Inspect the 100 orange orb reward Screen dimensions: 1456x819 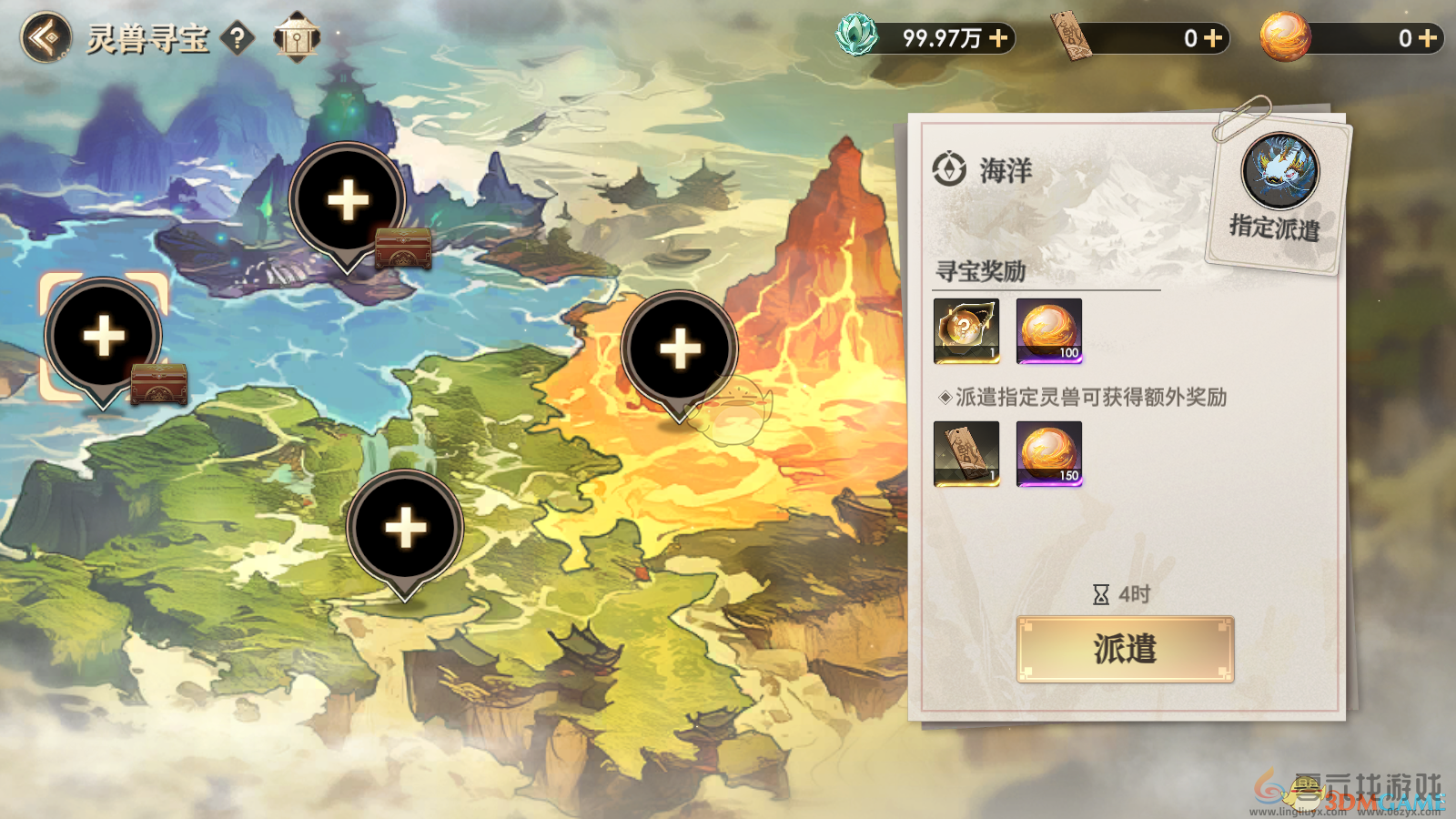coord(1049,330)
